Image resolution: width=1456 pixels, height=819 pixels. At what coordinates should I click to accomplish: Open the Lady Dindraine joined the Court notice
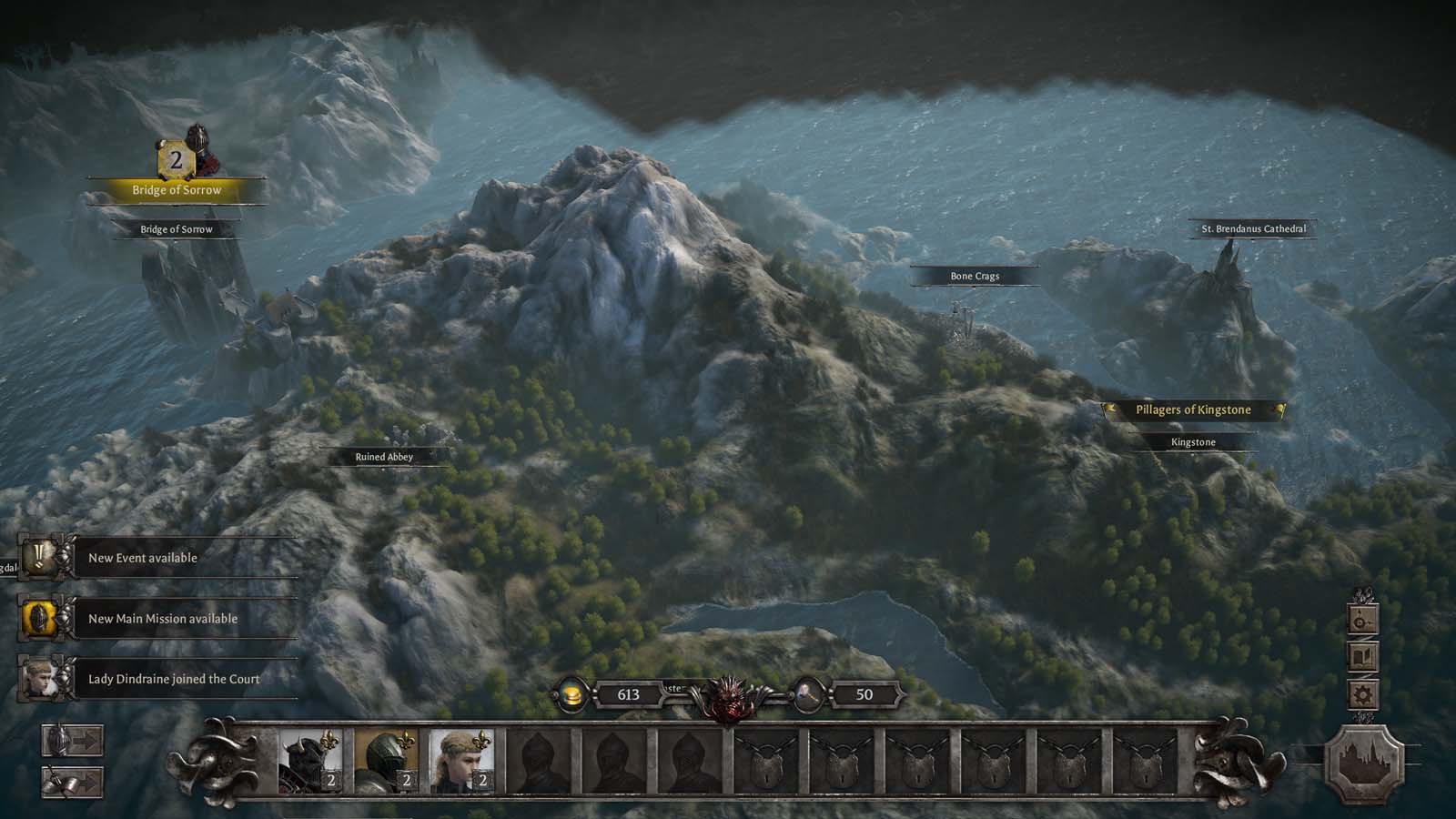[173, 679]
